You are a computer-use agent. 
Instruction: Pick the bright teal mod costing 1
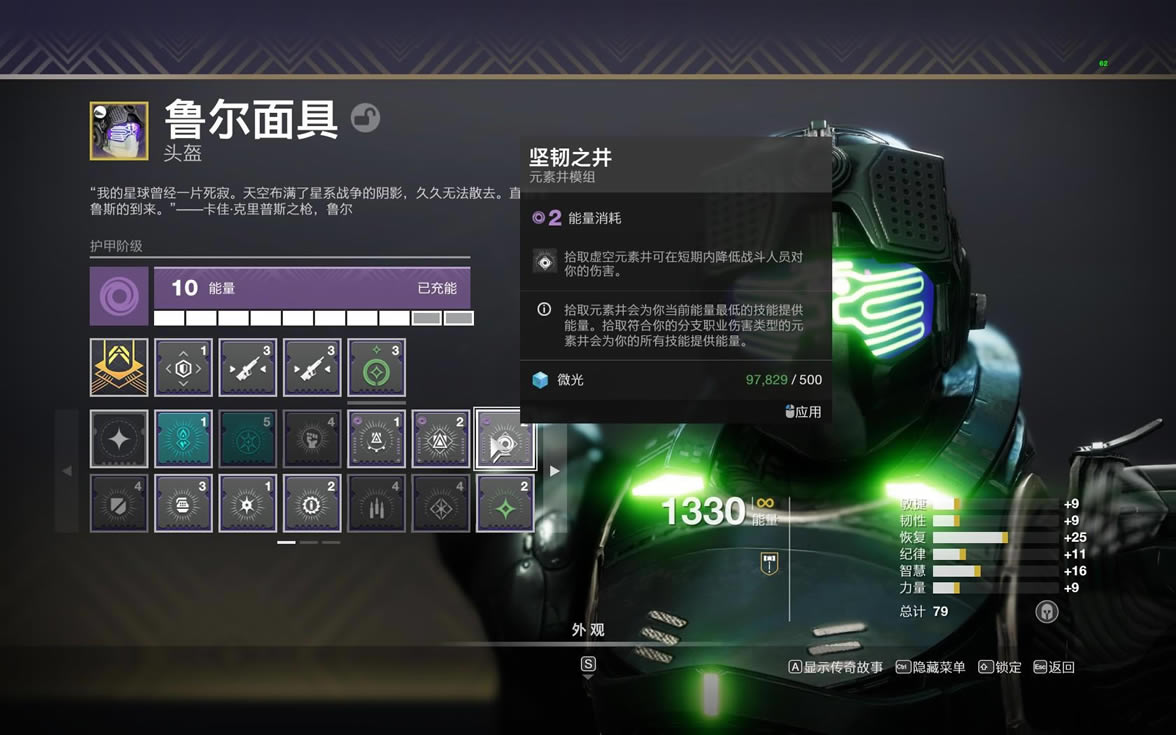click(x=183, y=439)
